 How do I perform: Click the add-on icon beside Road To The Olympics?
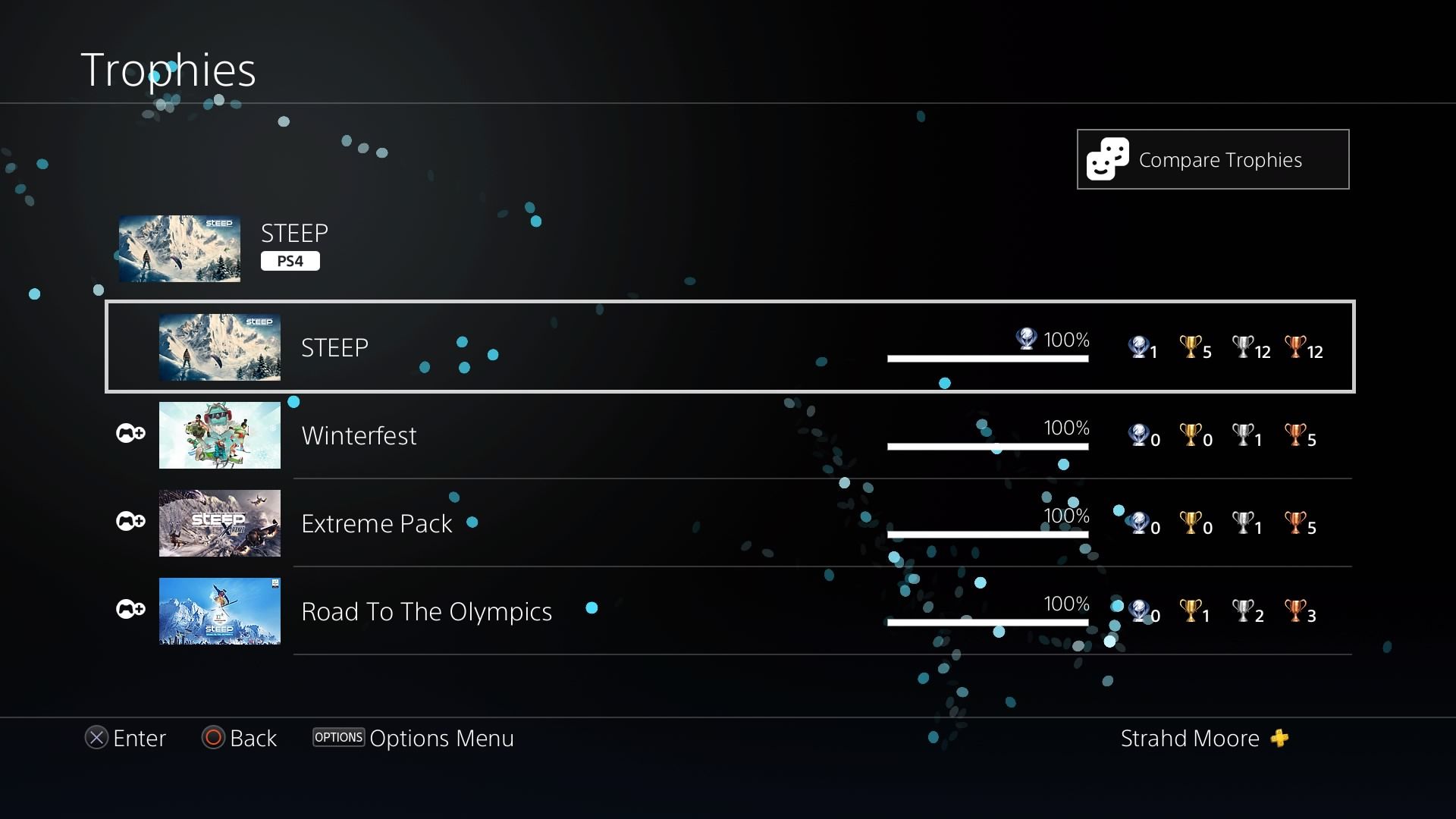coord(130,610)
